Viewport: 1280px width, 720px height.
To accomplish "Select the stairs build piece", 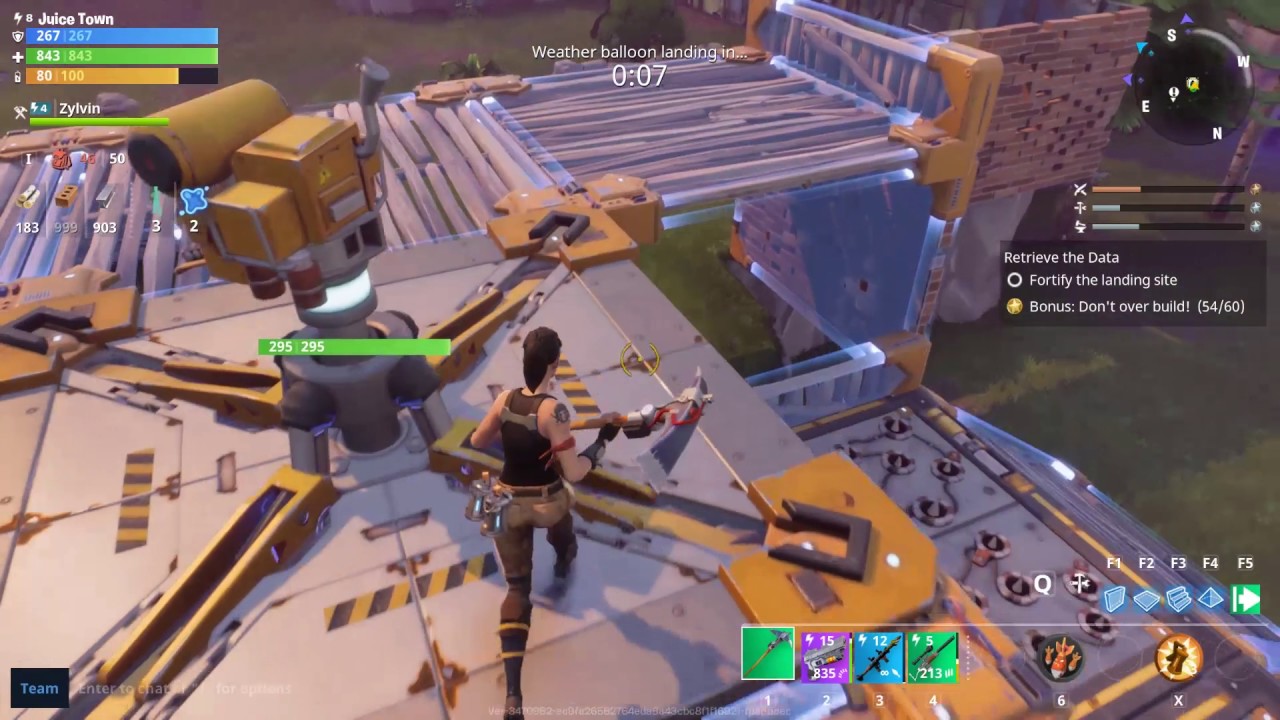I will [1179, 598].
